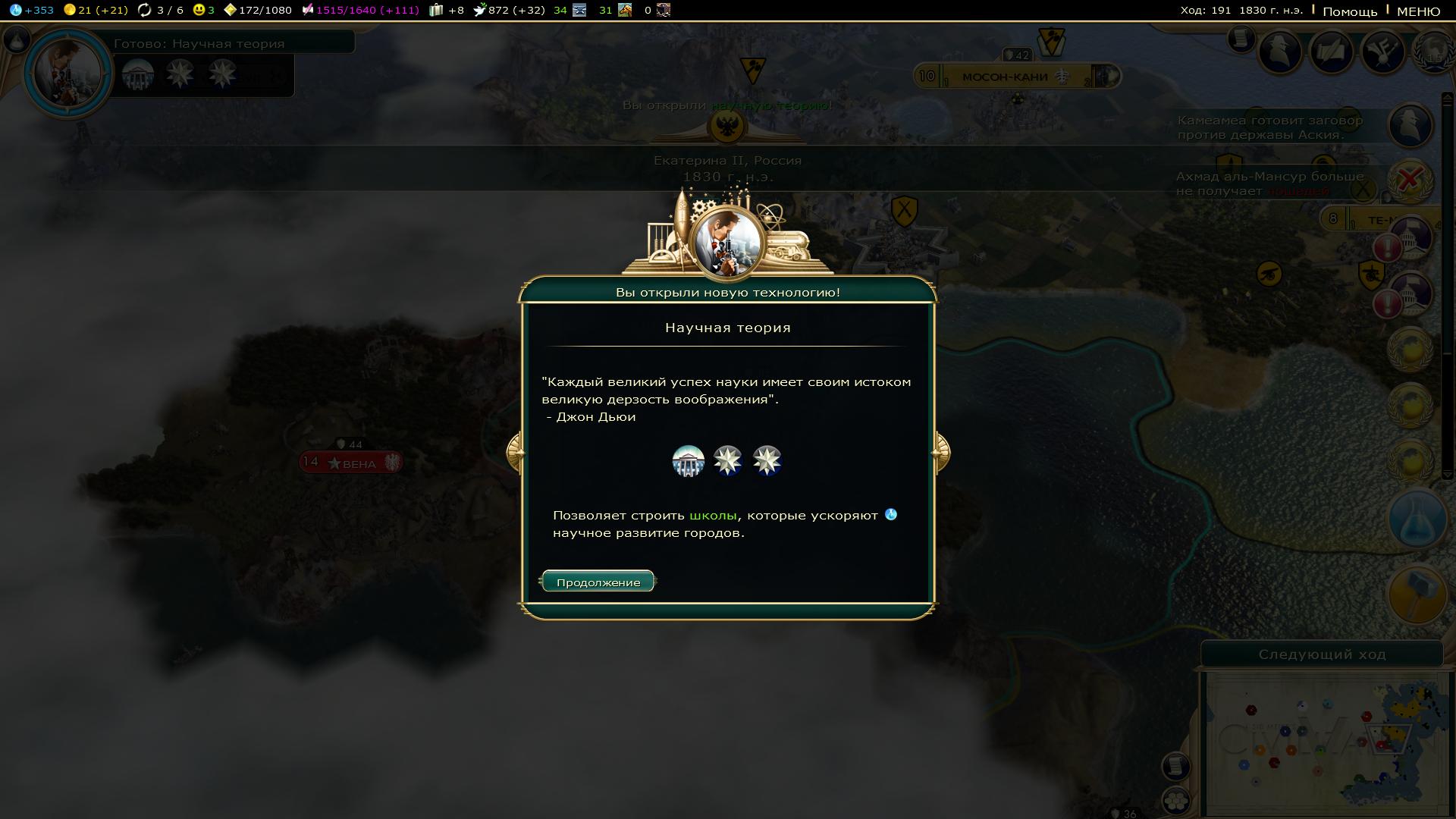Open Помощь in the top bar
This screenshot has width=1456, height=819.
pyautogui.click(x=1350, y=11)
